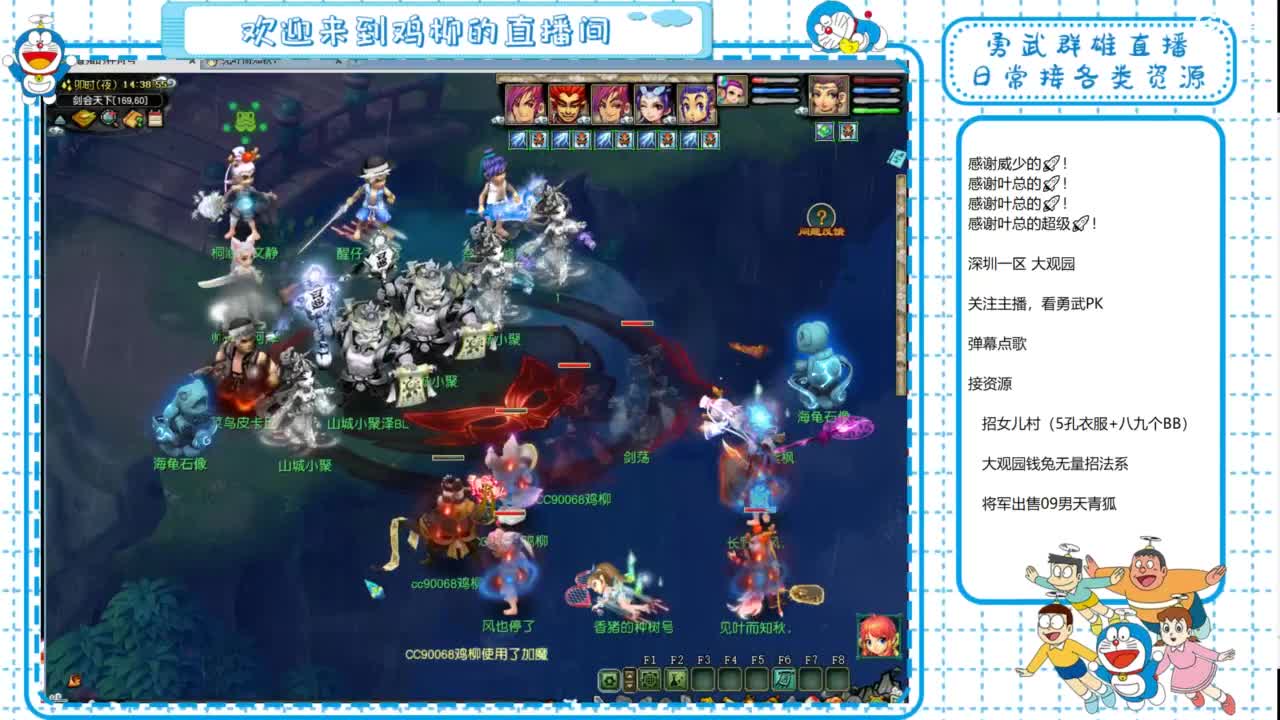Click the F6 flag item icon
The height and width of the screenshot is (720, 1280).
784,679
